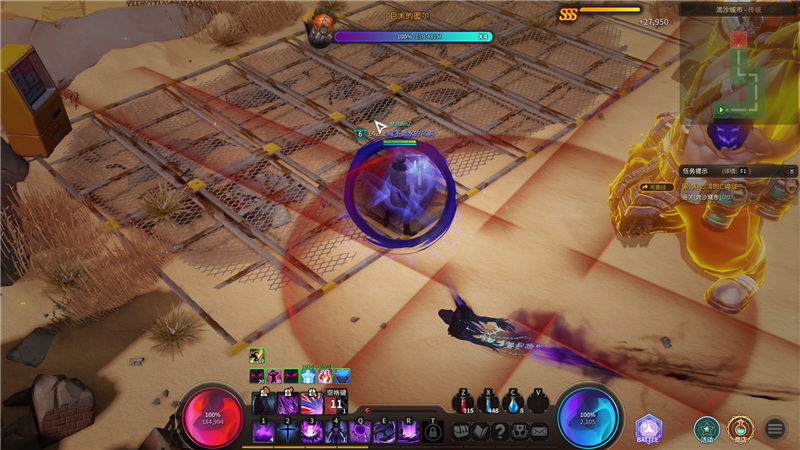Activate the swirling vortex skill on E

point(384,430)
